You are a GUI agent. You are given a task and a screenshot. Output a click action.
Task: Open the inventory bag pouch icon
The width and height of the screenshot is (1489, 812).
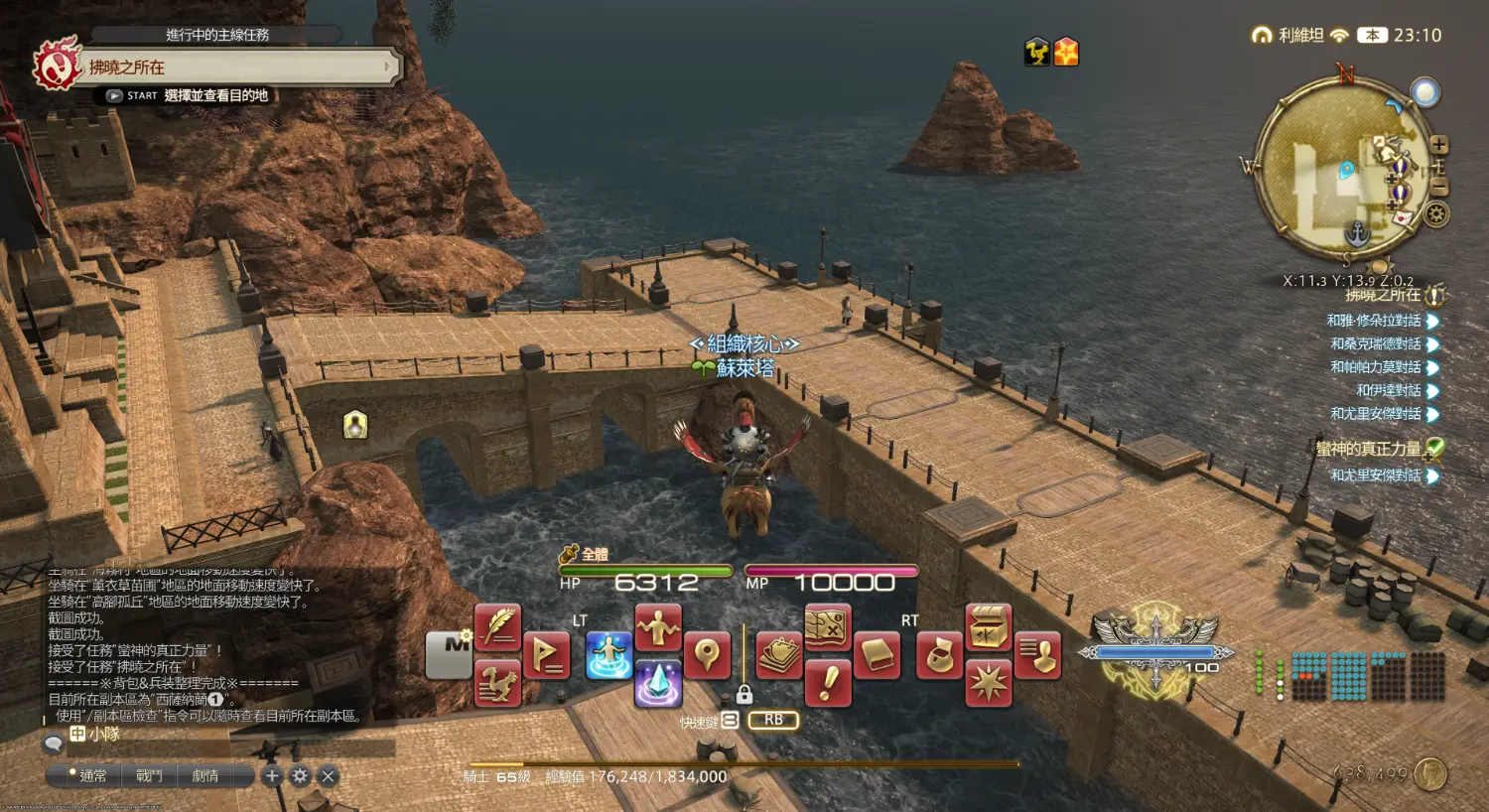[939, 656]
